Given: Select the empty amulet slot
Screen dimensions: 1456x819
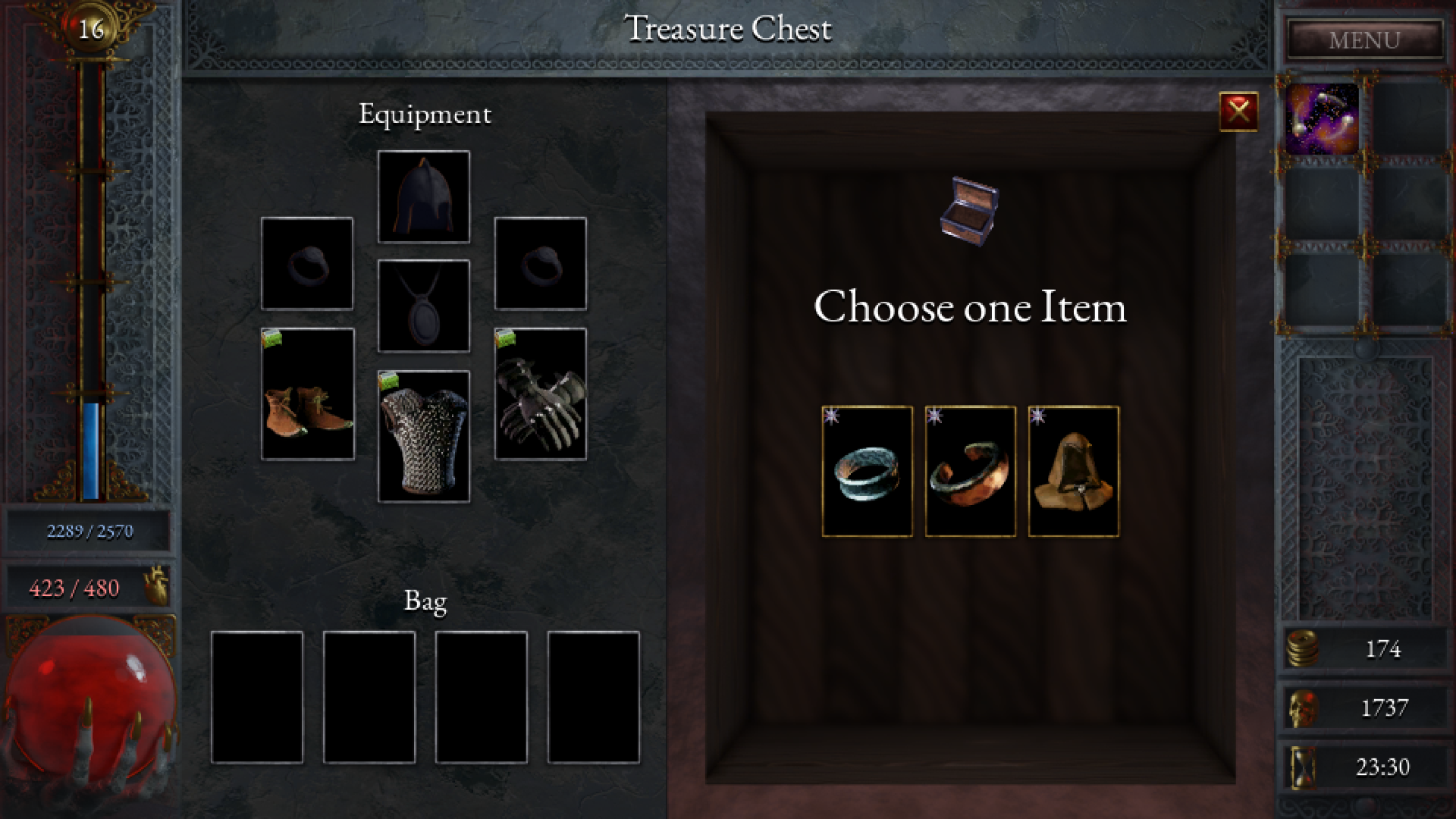Looking at the screenshot, I should click(x=424, y=306).
